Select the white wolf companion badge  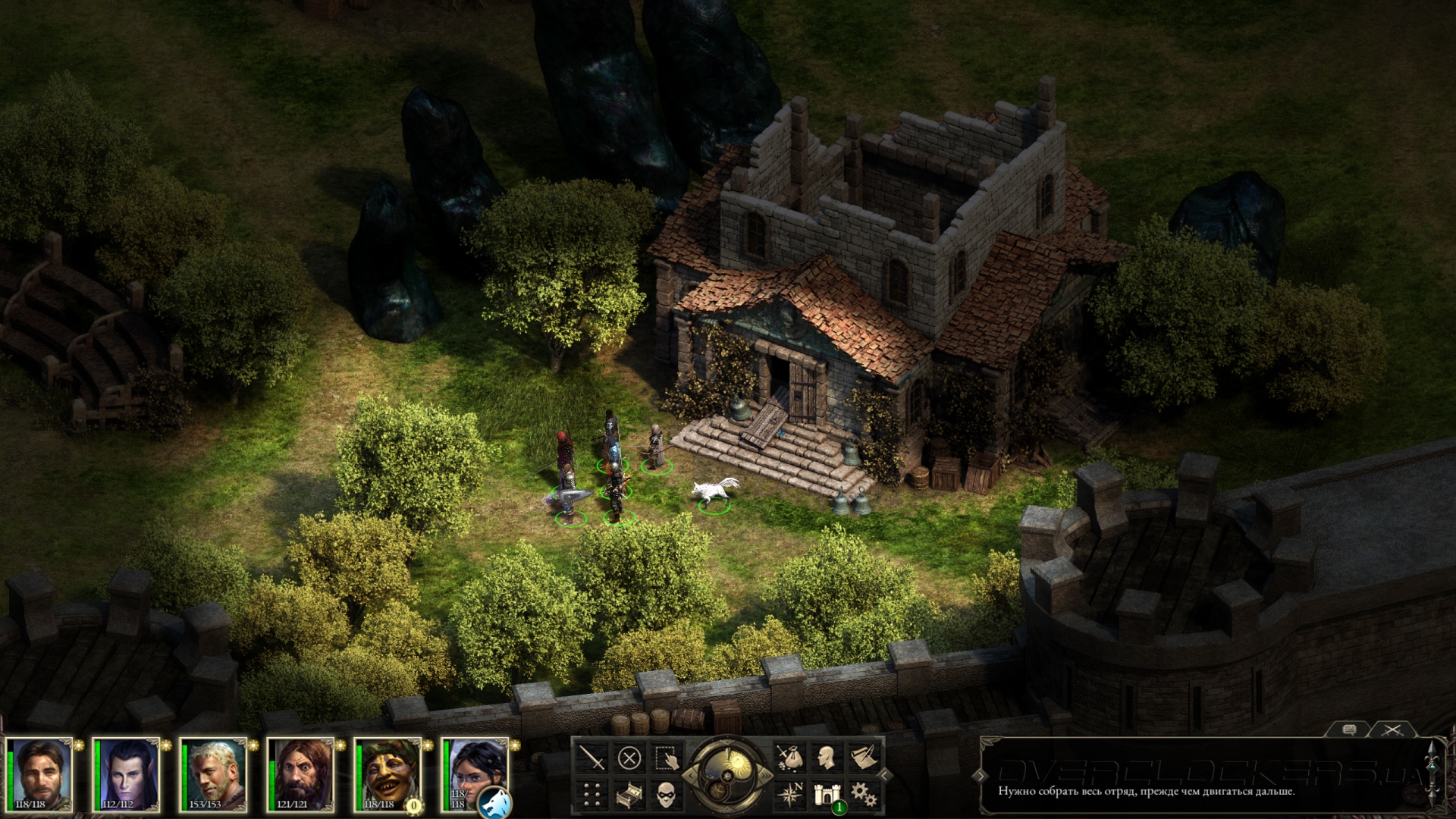click(x=495, y=802)
